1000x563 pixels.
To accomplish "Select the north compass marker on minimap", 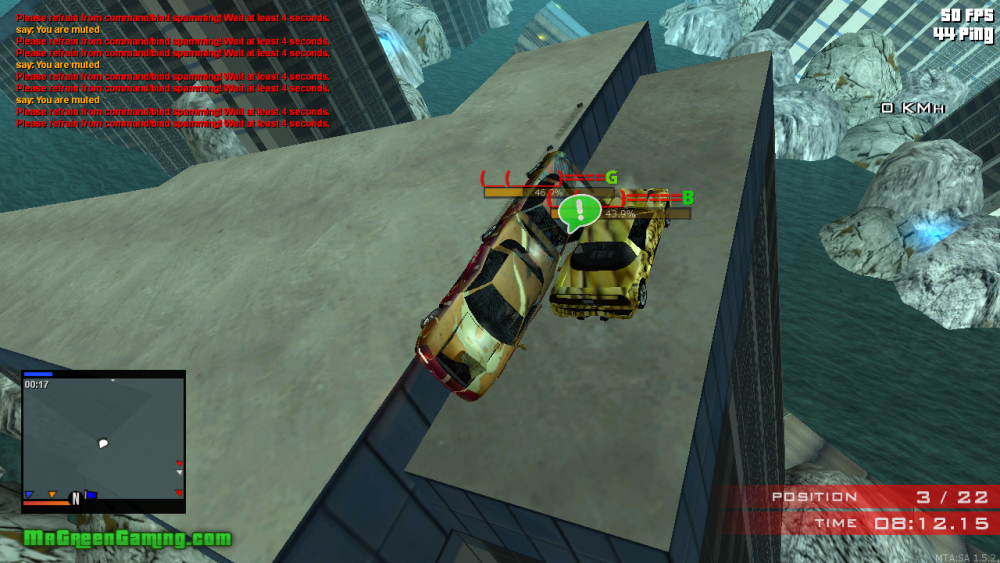I will 75,498.
